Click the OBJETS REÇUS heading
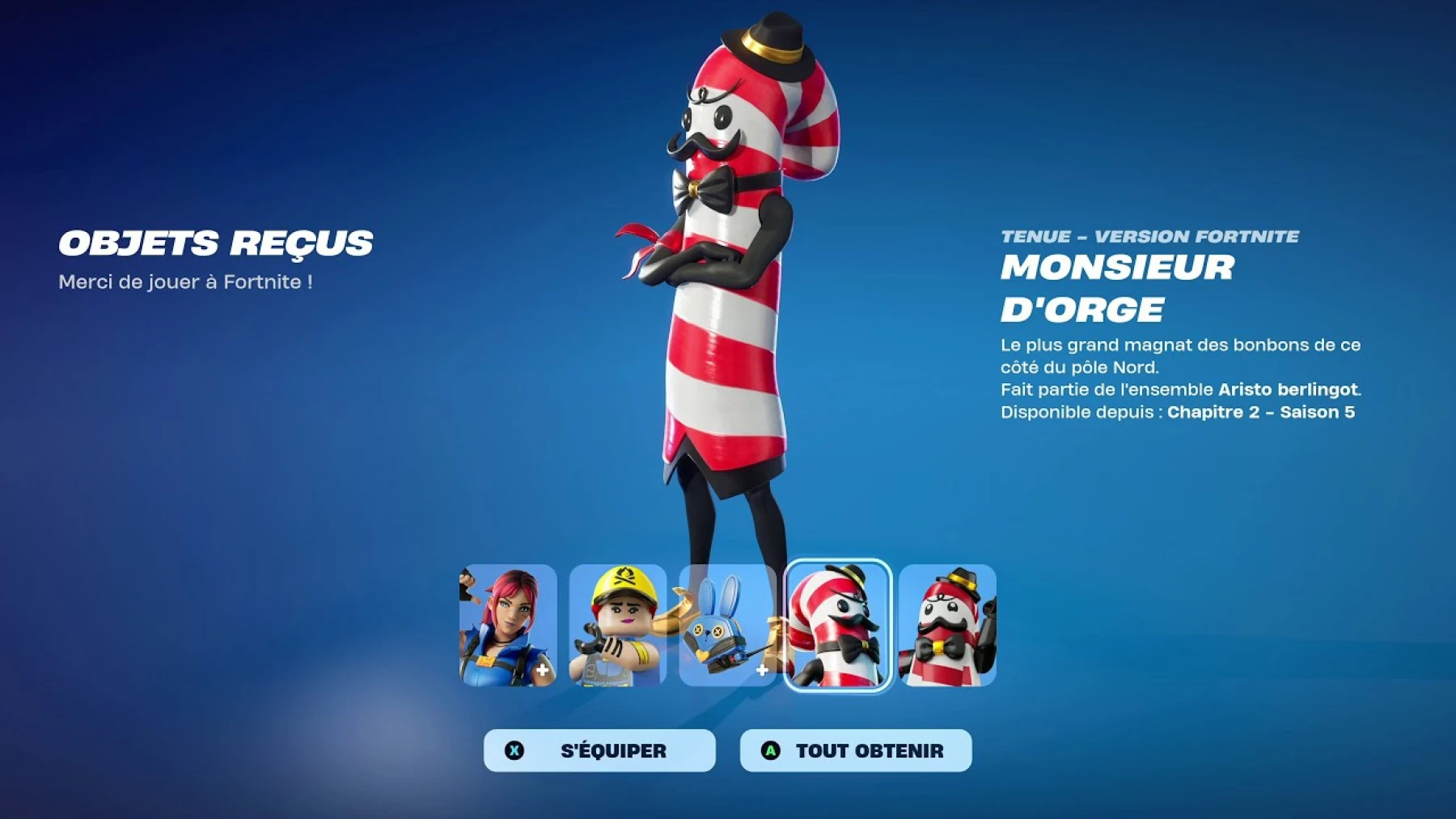Image resolution: width=1456 pixels, height=819 pixels. pyautogui.click(x=216, y=244)
